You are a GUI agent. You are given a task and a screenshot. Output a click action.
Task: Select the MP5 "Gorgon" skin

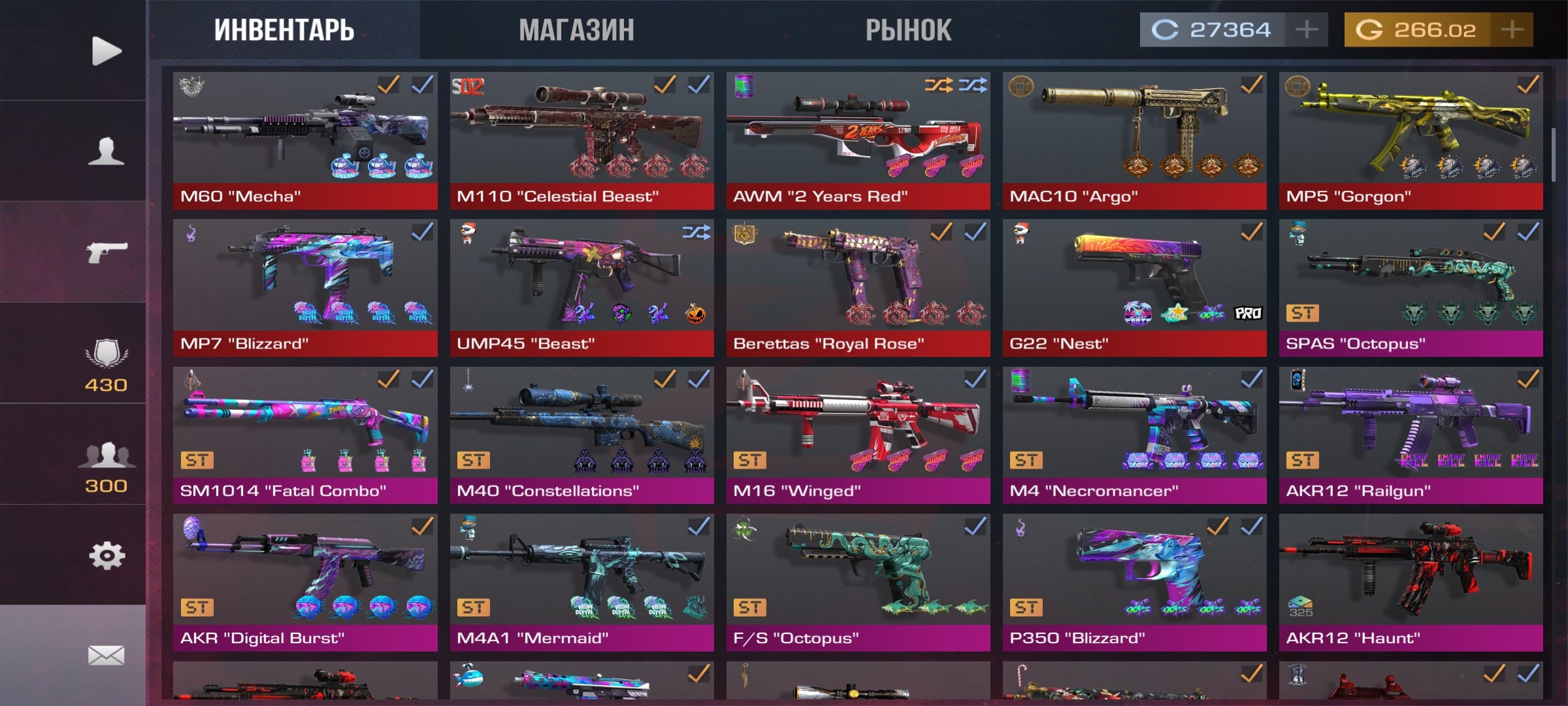coord(1411,141)
